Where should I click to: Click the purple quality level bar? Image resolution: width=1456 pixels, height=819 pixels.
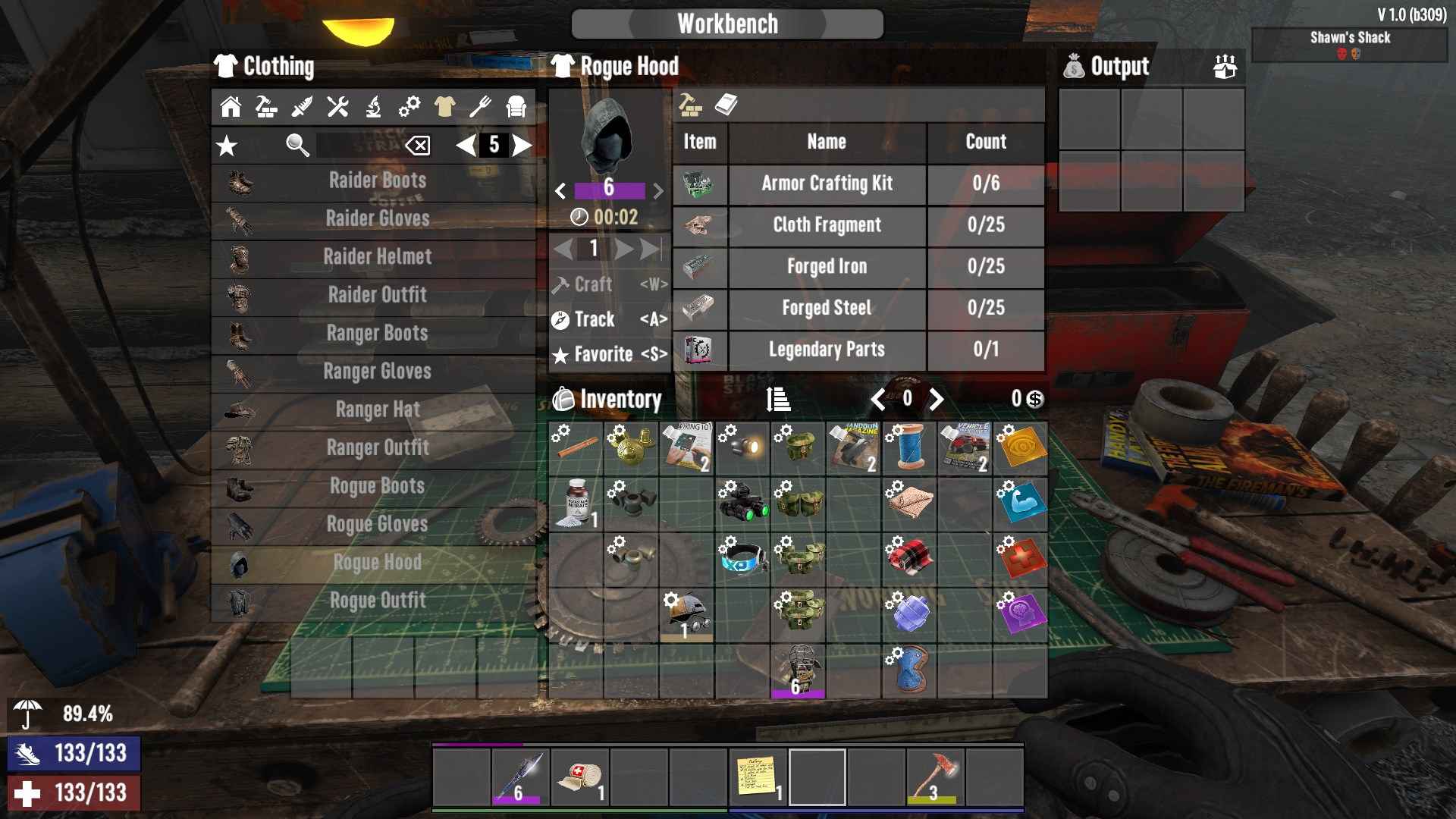[x=610, y=190]
